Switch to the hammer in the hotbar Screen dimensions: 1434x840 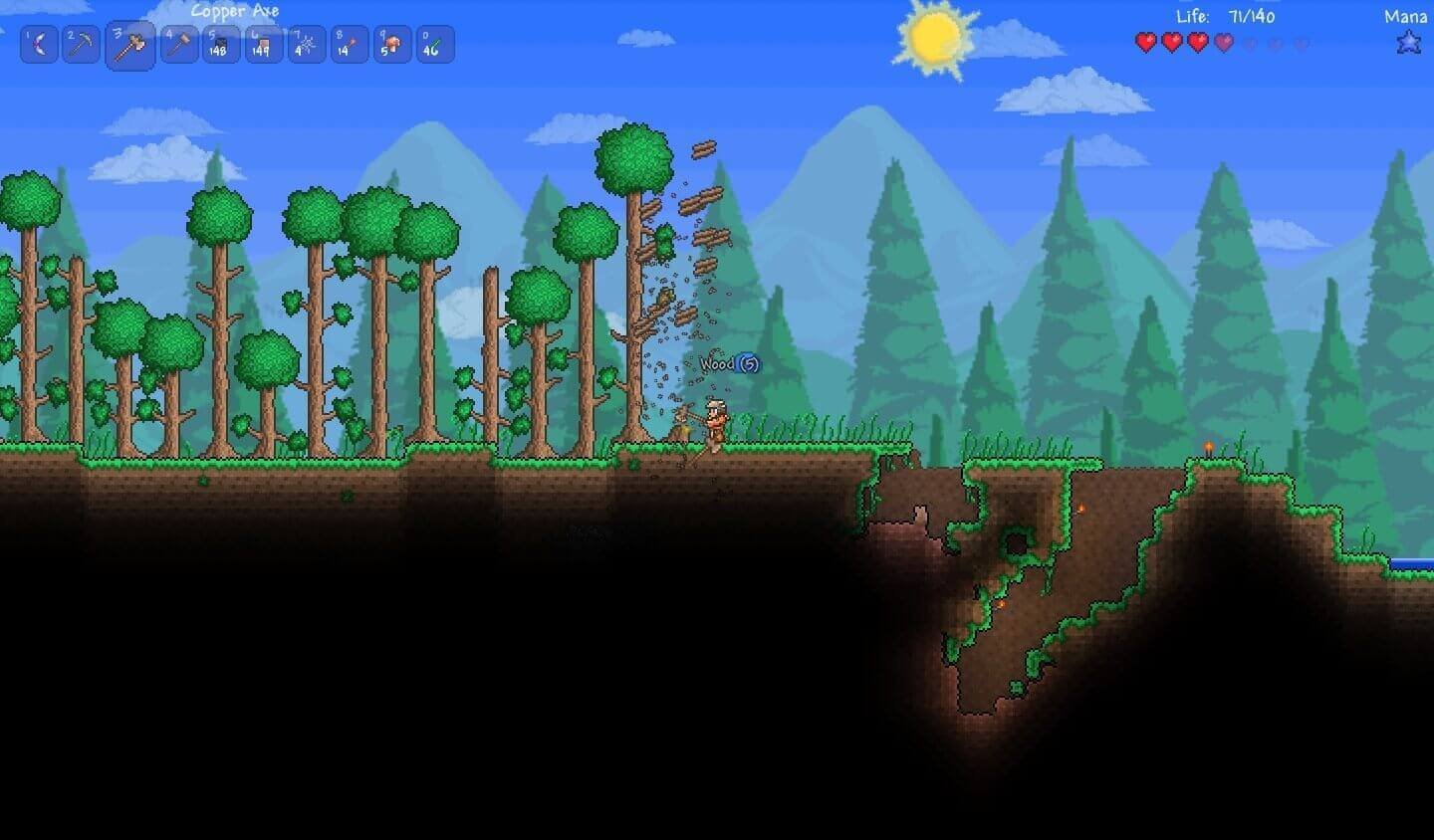pyautogui.click(x=179, y=45)
